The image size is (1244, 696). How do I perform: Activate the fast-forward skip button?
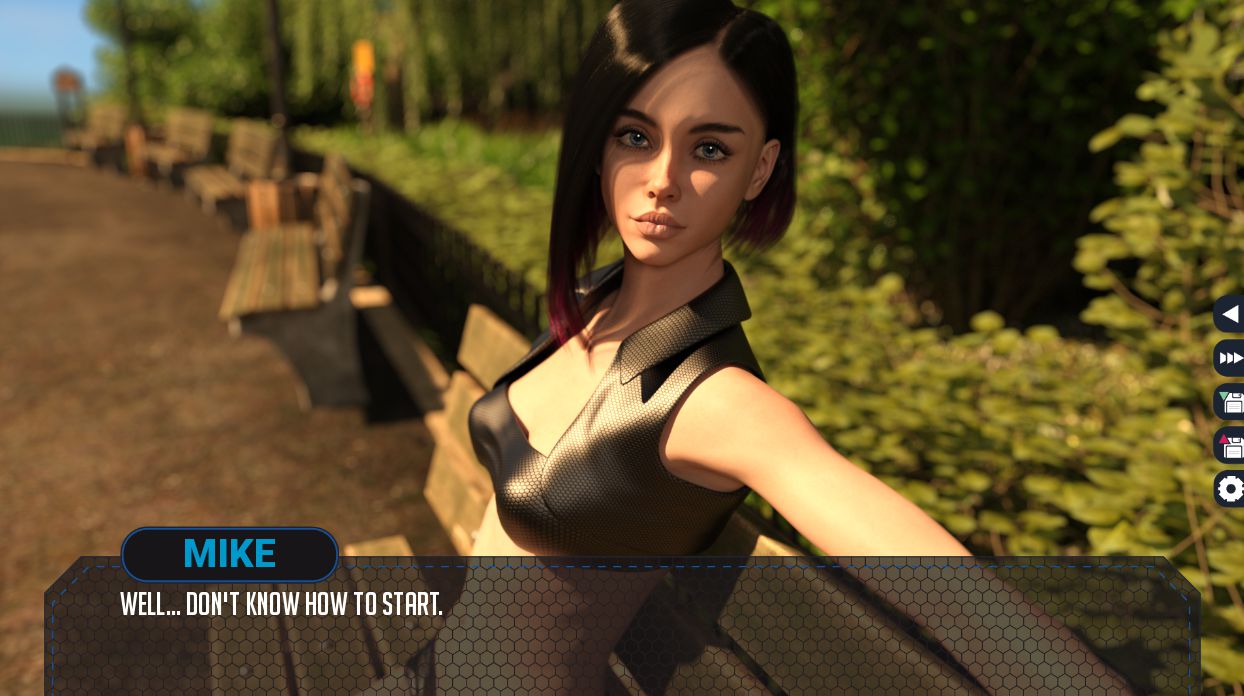click(x=1230, y=358)
